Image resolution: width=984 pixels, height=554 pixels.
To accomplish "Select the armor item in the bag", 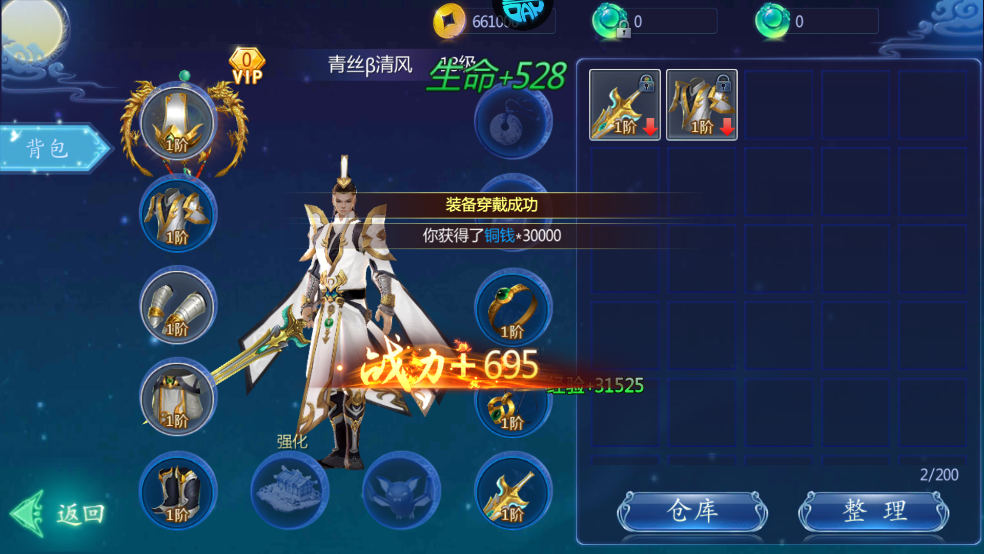I will point(702,105).
